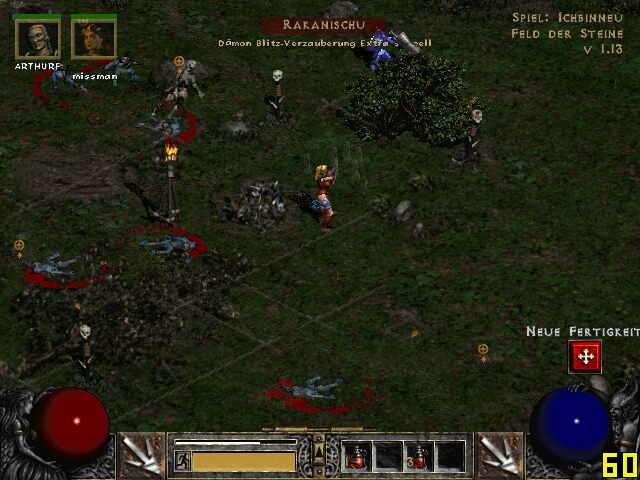This screenshot has width=640, height=480.
Task: Choose the left mouse attack skill
Action: tap(142, 455)
